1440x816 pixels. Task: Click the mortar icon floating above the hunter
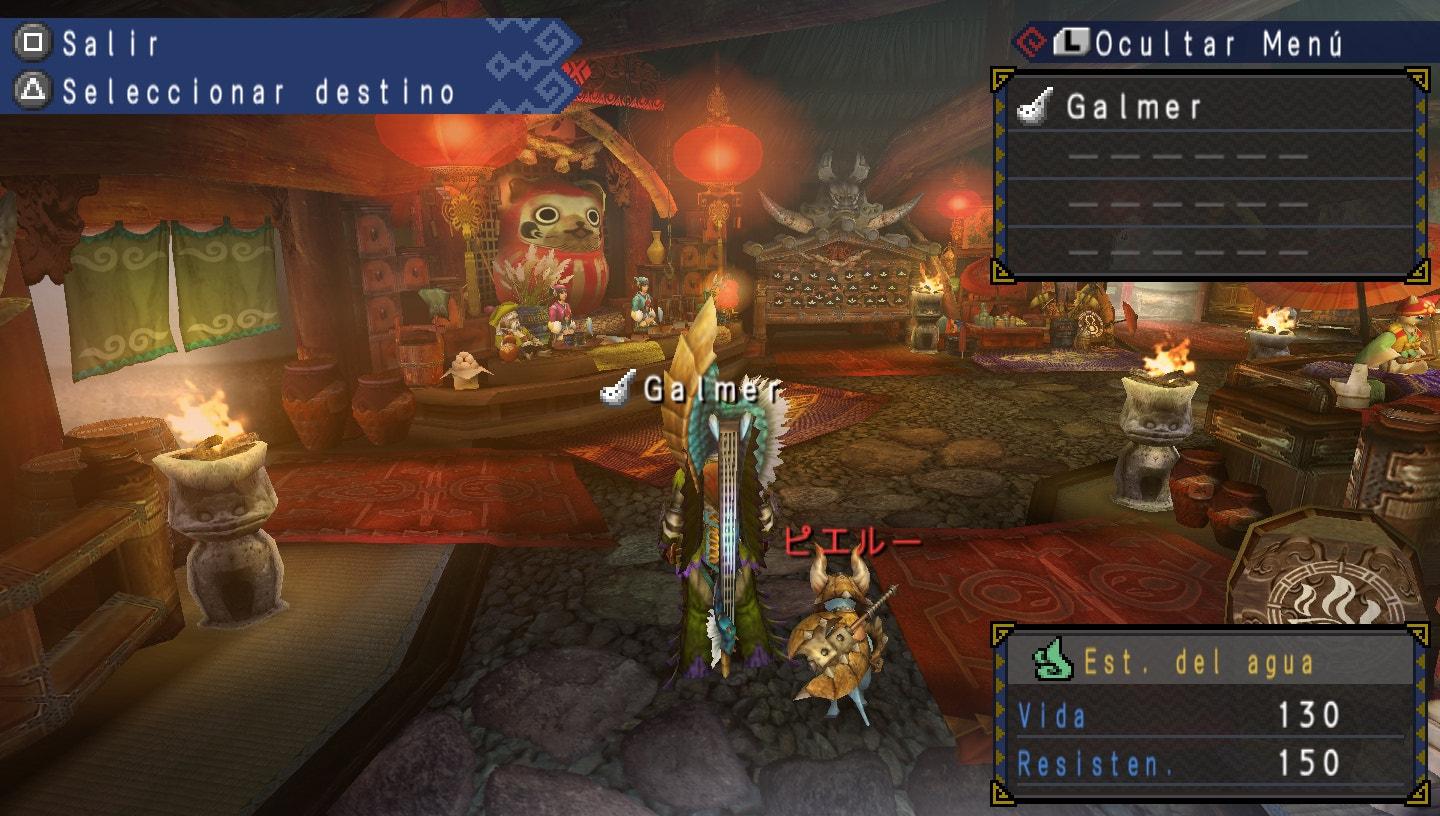[x=613, y=390]
